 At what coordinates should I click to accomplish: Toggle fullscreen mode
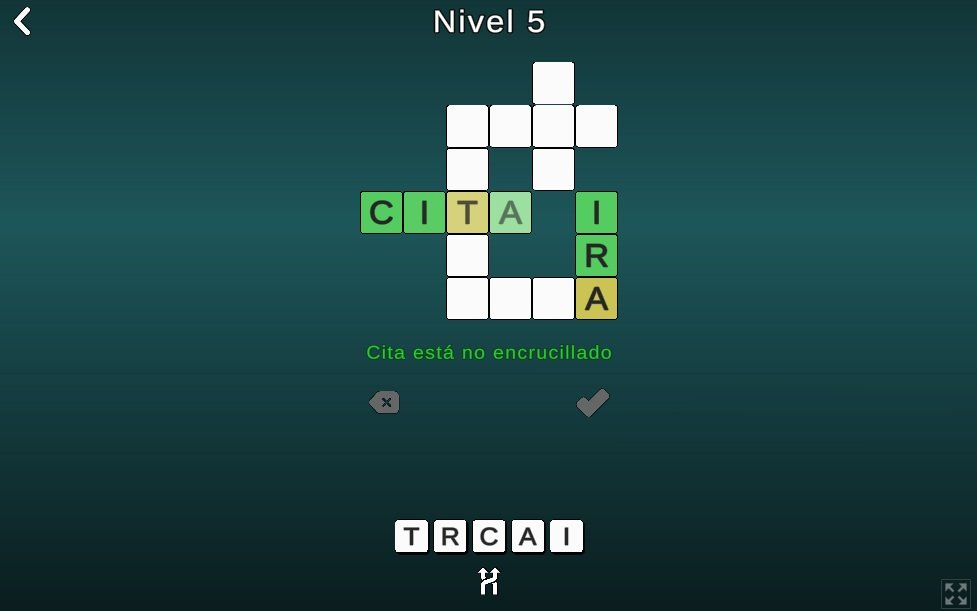[x=955, y=593]
